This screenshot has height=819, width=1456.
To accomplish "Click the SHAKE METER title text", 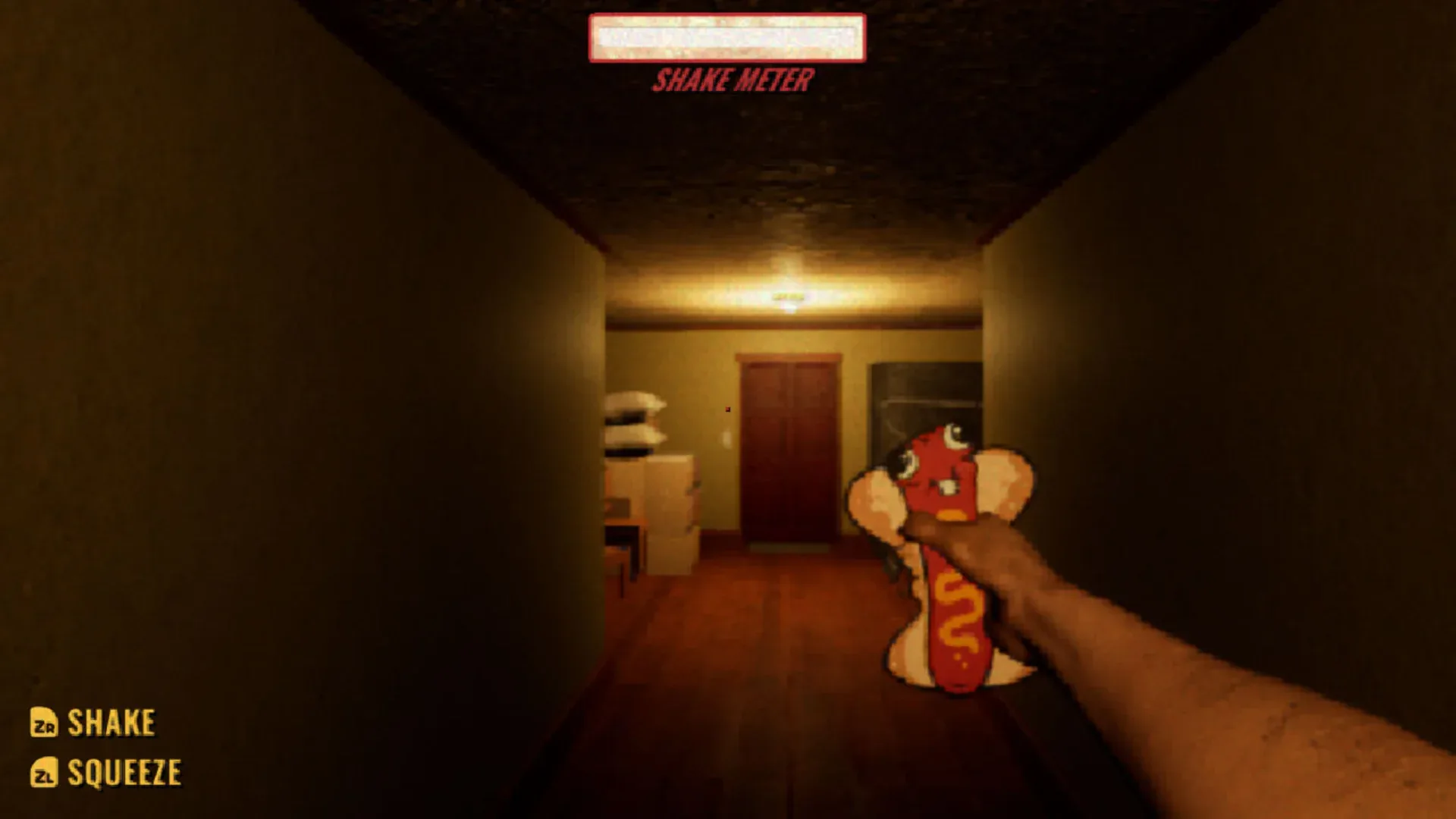I will tap(733, 77).
